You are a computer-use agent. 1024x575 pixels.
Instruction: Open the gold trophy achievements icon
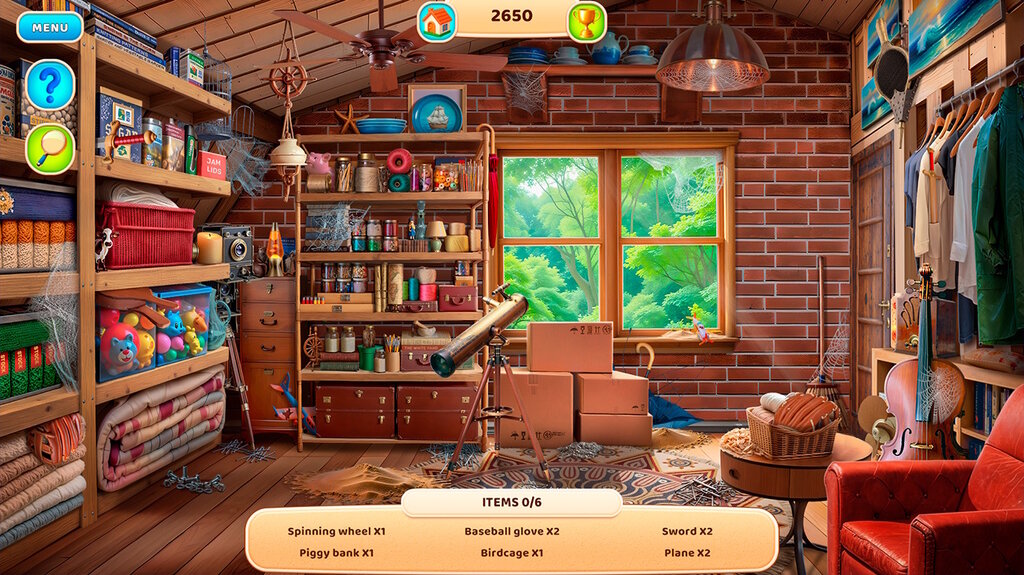[x=587, y=19]
